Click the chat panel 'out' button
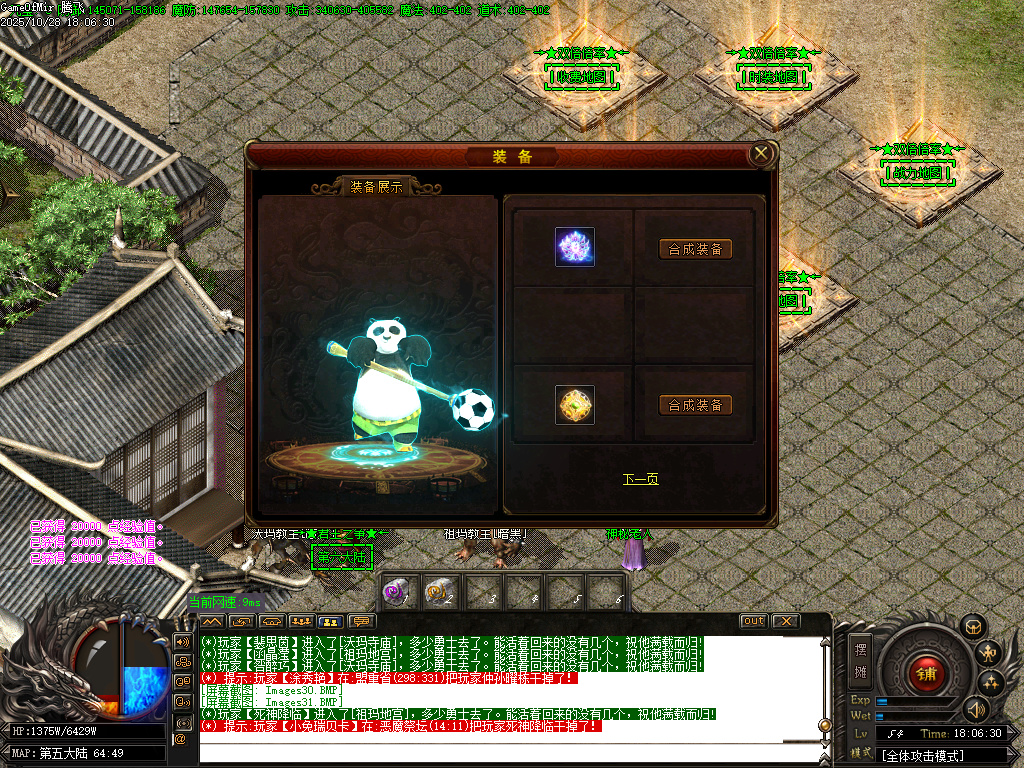Viewport: 1024px width, 768px height. [753, 621]
